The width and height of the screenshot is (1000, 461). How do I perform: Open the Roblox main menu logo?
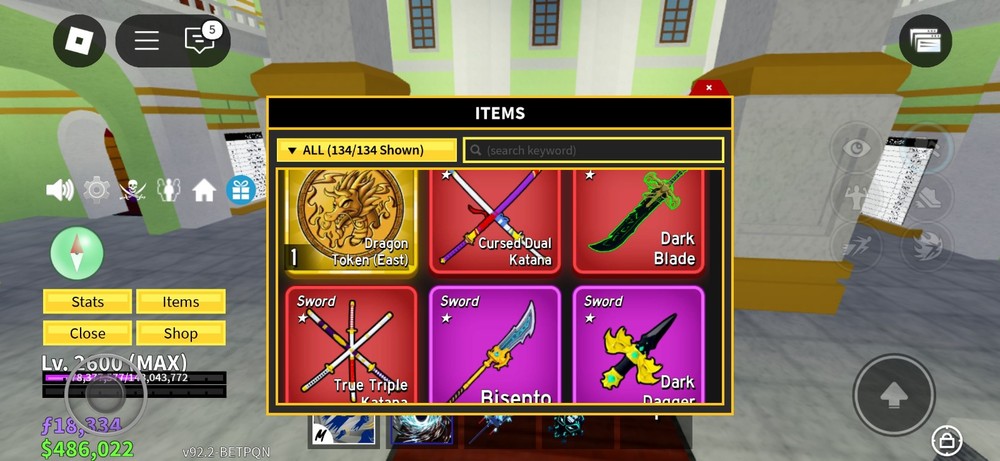click(79, 41)
